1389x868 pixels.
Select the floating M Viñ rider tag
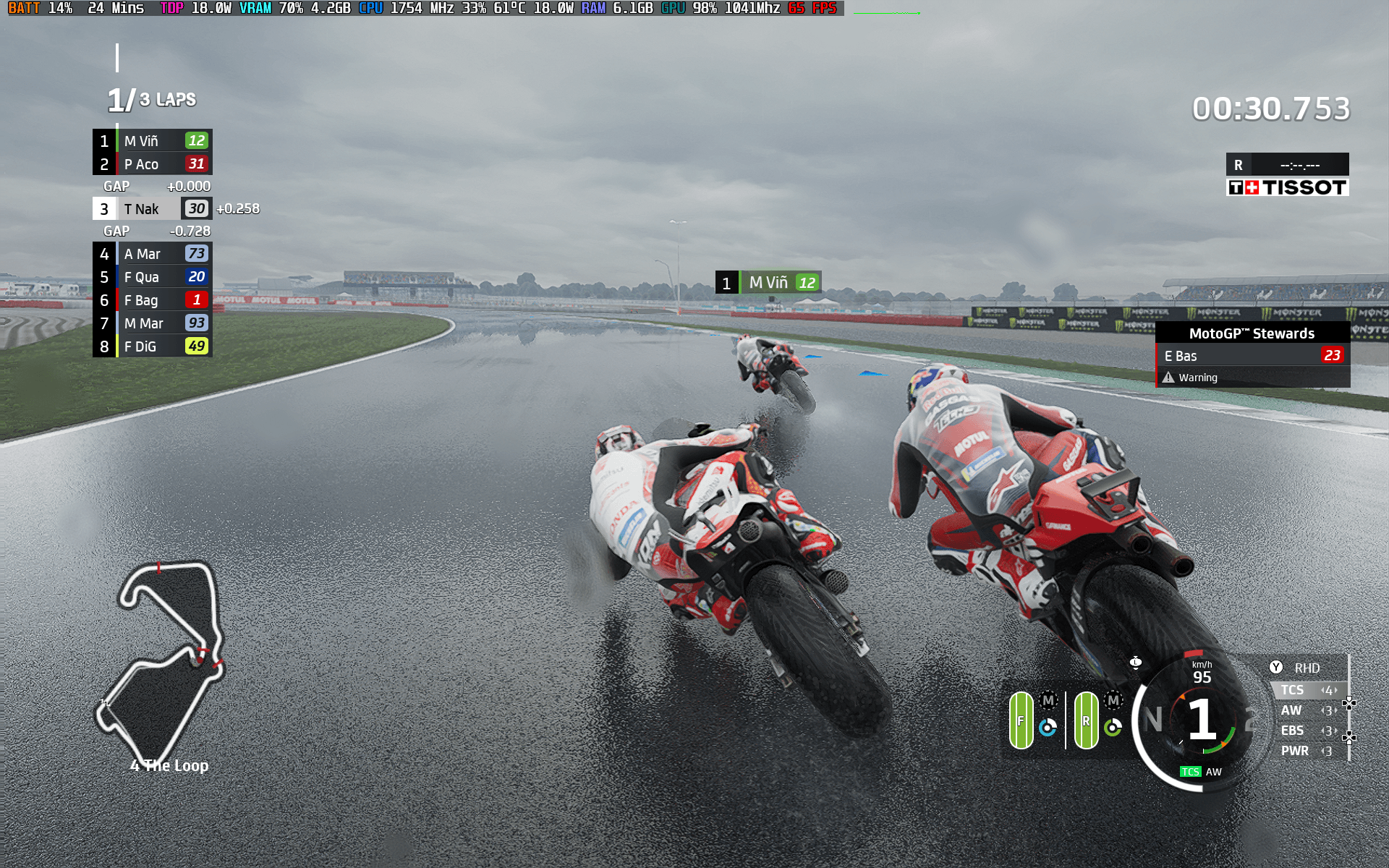[768, 282]
